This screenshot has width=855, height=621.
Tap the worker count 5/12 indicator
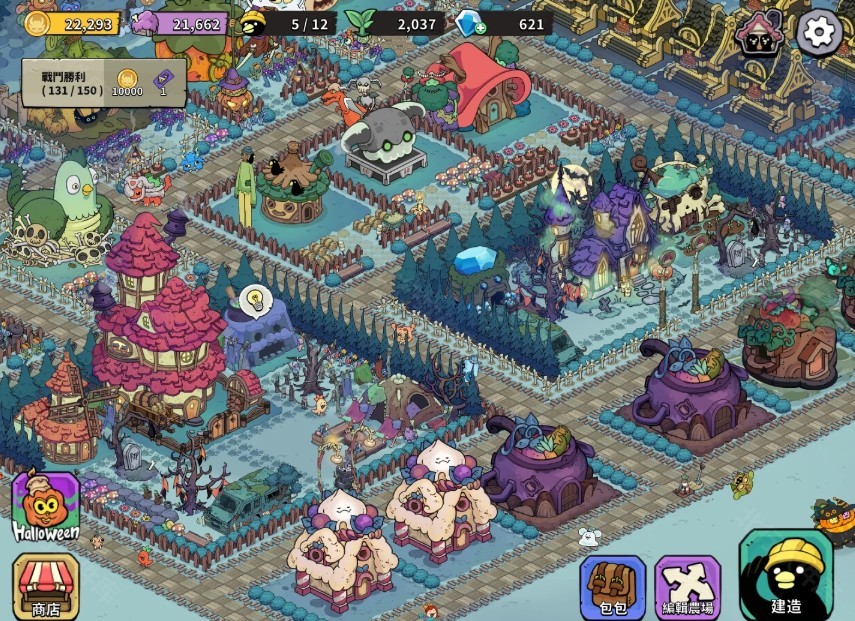pos(288,24)
